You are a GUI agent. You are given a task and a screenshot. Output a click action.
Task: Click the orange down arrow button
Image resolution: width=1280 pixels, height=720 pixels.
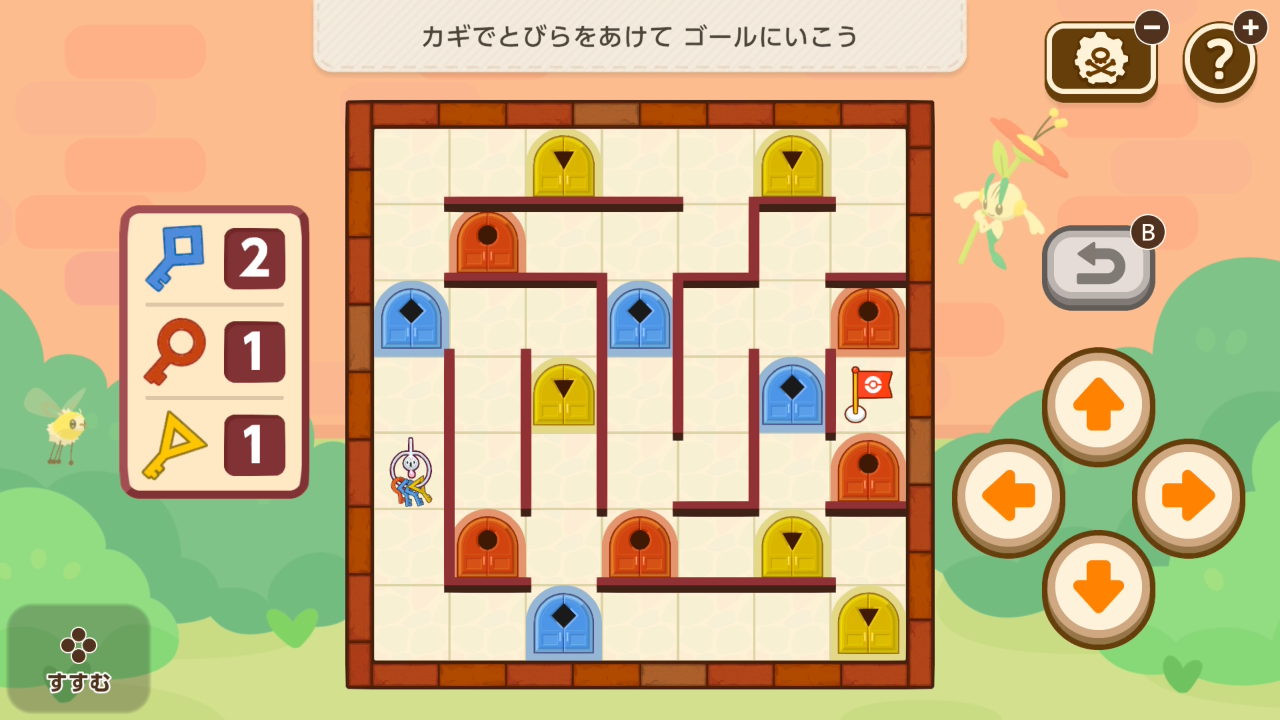1098,587
